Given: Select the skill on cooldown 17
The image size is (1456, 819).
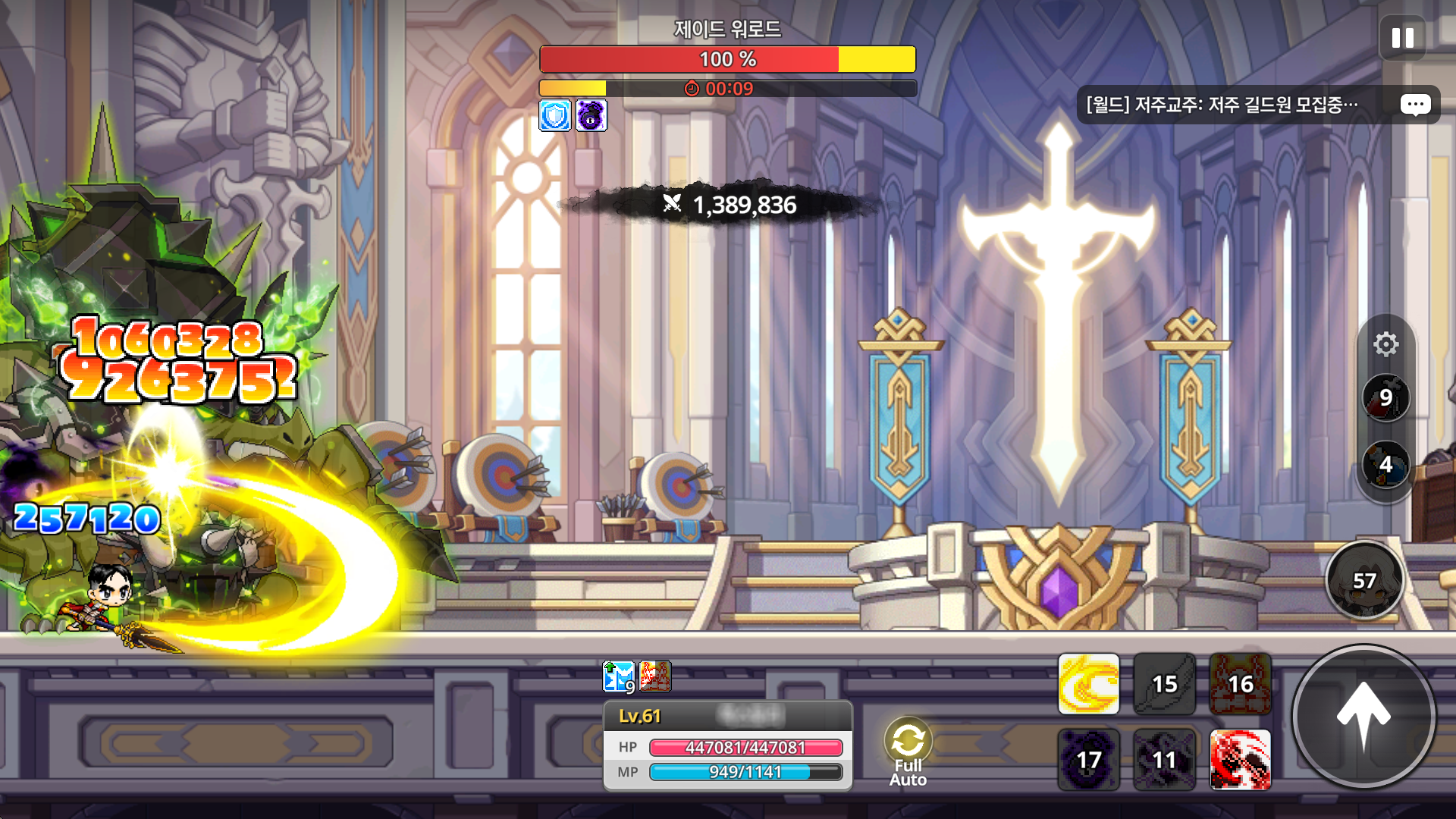Looking at the screenshot, I should click(1088, 760).
